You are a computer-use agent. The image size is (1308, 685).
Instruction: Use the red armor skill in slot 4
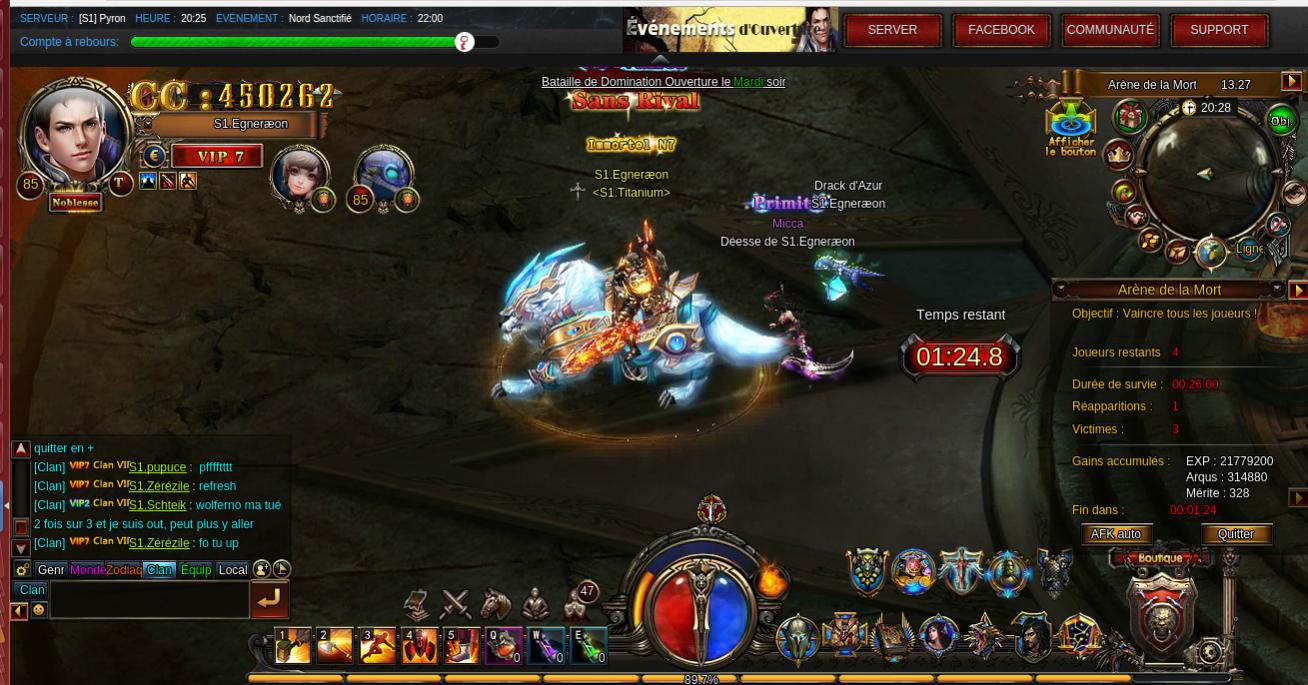[419, 647]
